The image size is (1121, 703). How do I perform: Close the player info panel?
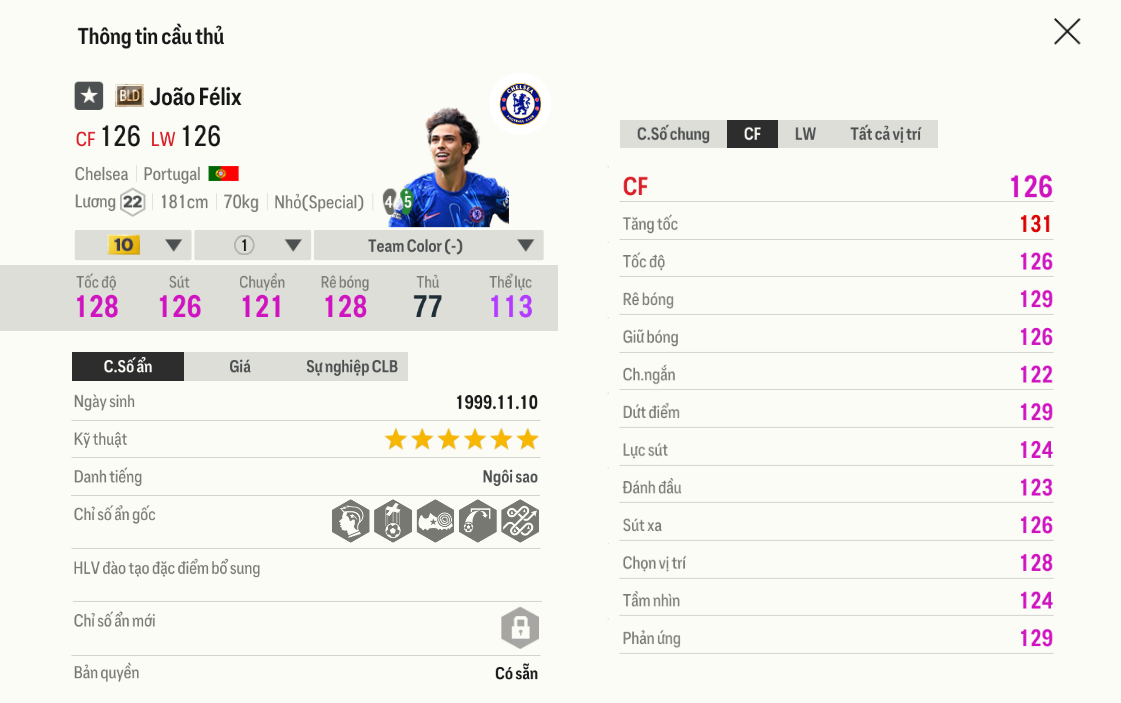(x=1067, y=32)
